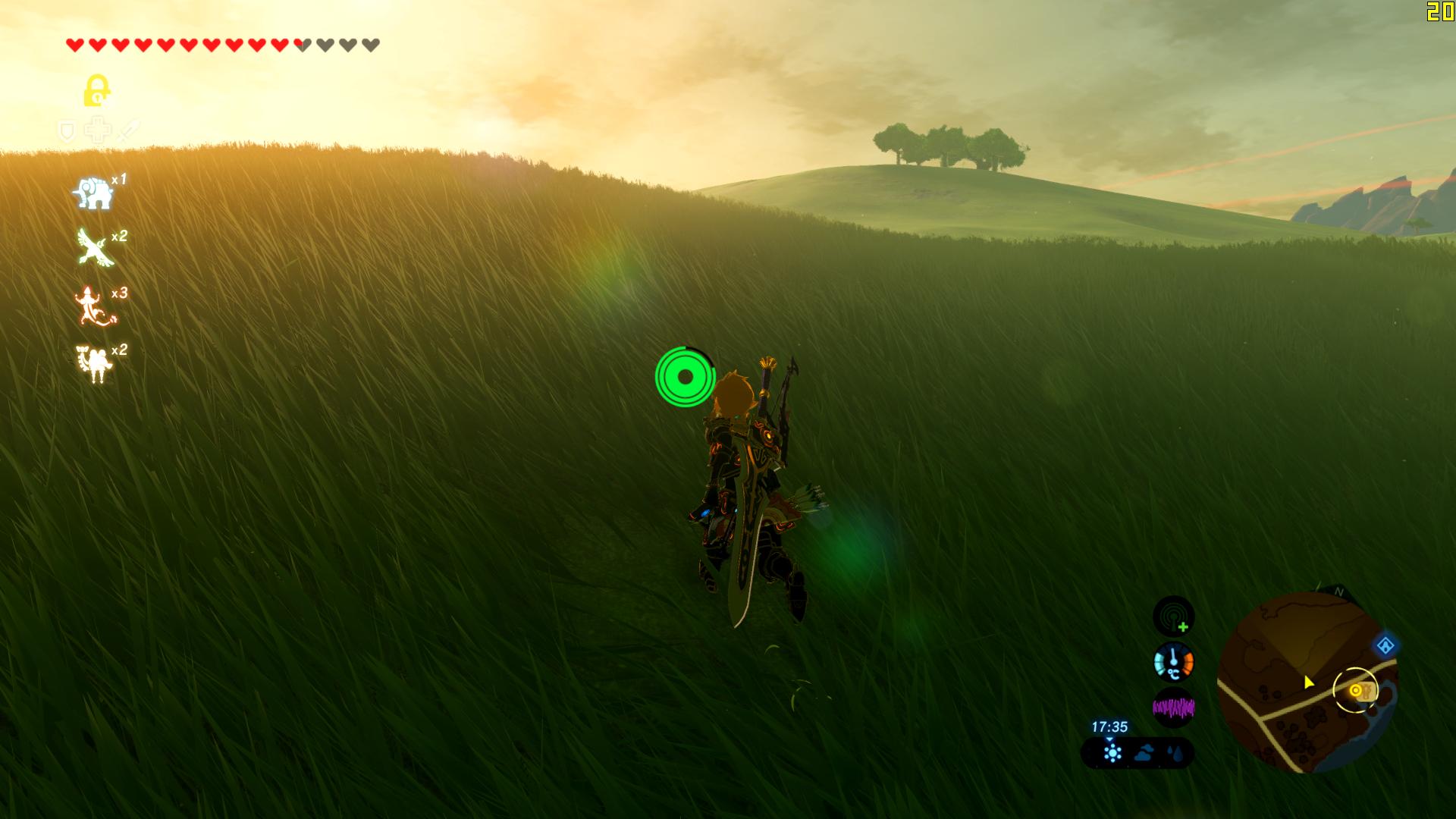Image resolution: width=1456 pixels, height=819 pixels.
Task: Choose the lizard champion ability icon
Action: coord(94,306)
